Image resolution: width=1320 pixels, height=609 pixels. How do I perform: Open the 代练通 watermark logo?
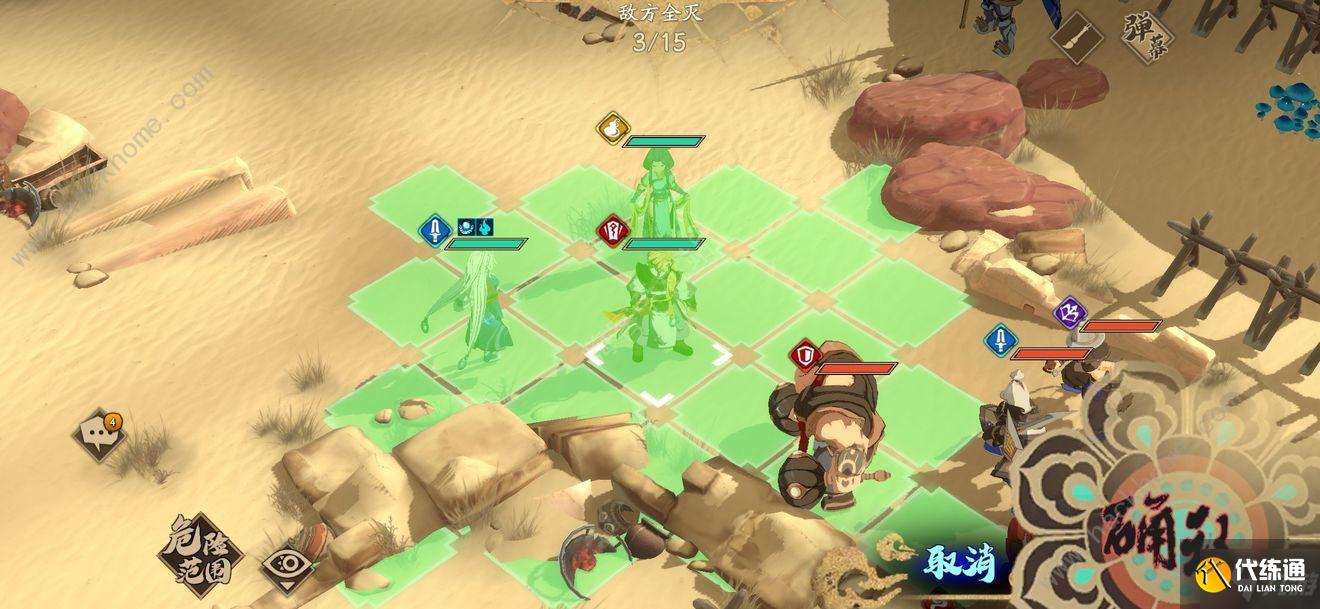[1250, 574]
